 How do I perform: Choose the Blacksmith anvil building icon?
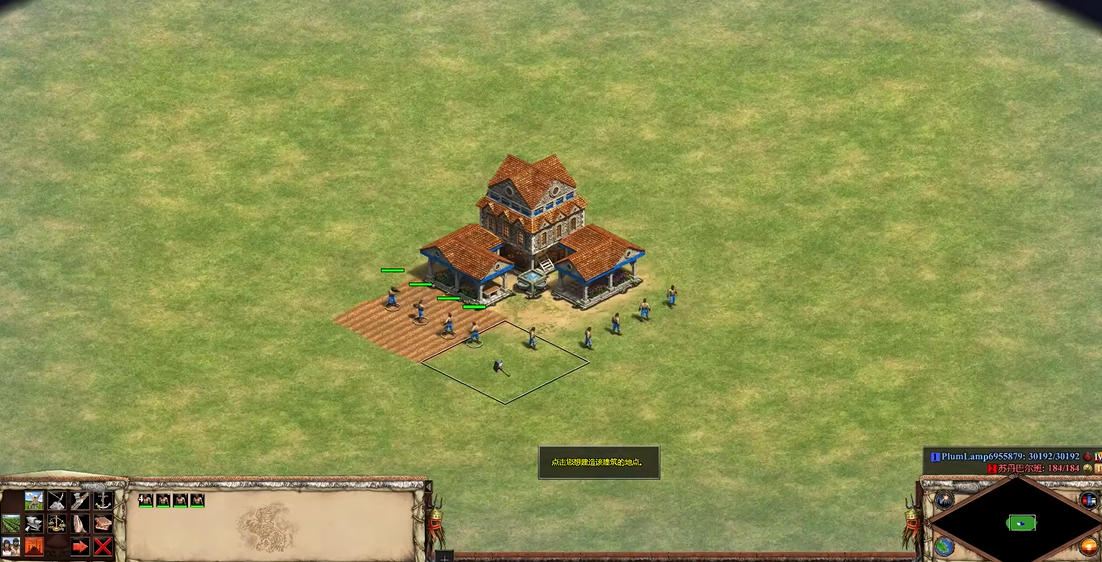[x=34, y=523]
